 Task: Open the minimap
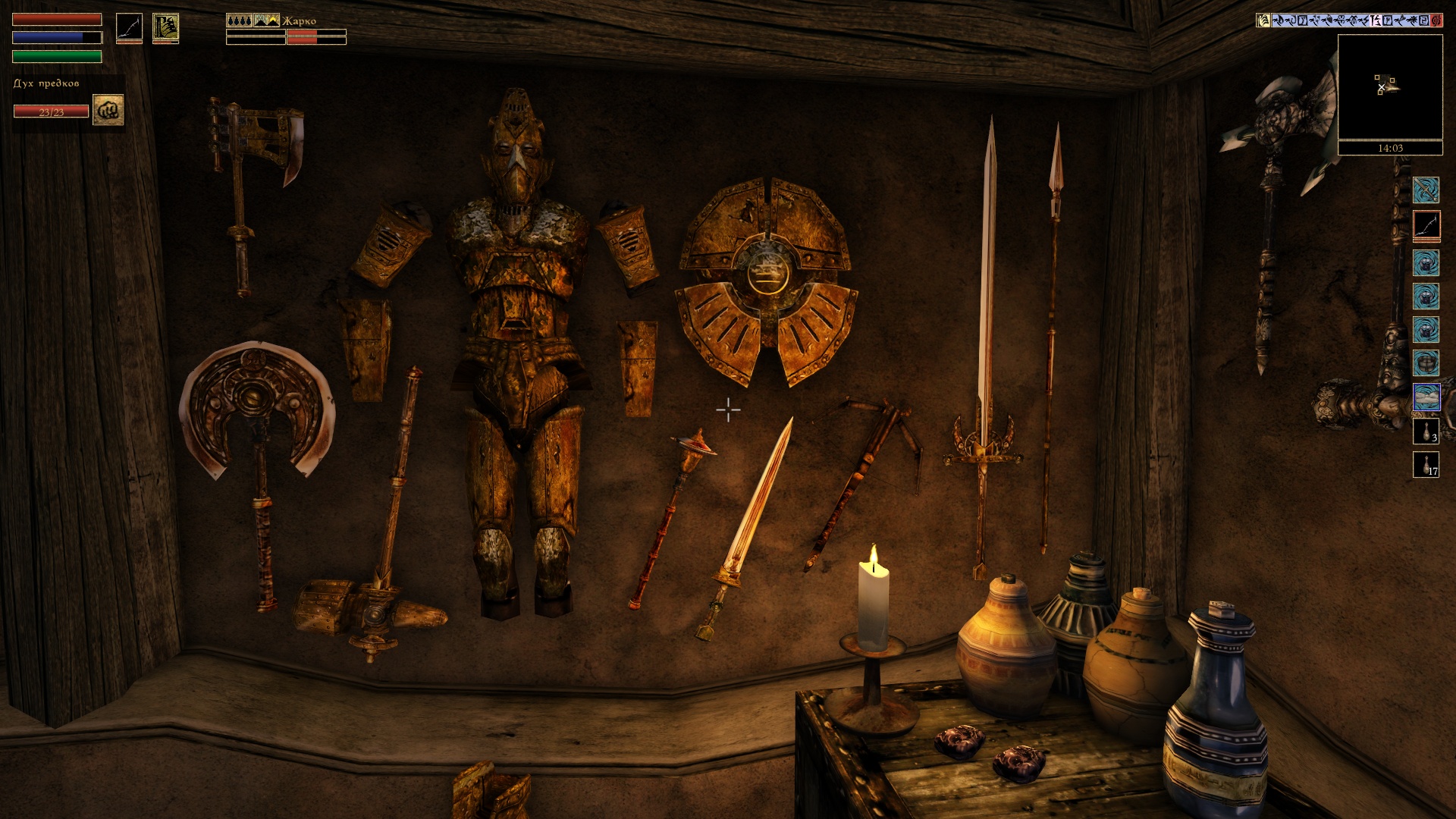click(x=1390, y=87)
